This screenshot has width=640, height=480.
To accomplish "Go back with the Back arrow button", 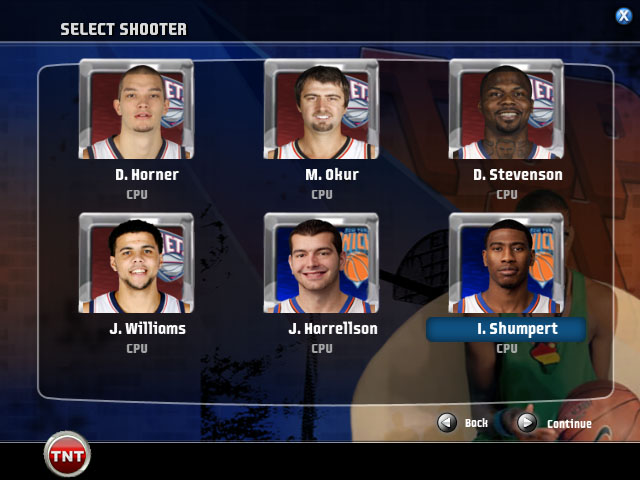I will click(x=447, y=423).
